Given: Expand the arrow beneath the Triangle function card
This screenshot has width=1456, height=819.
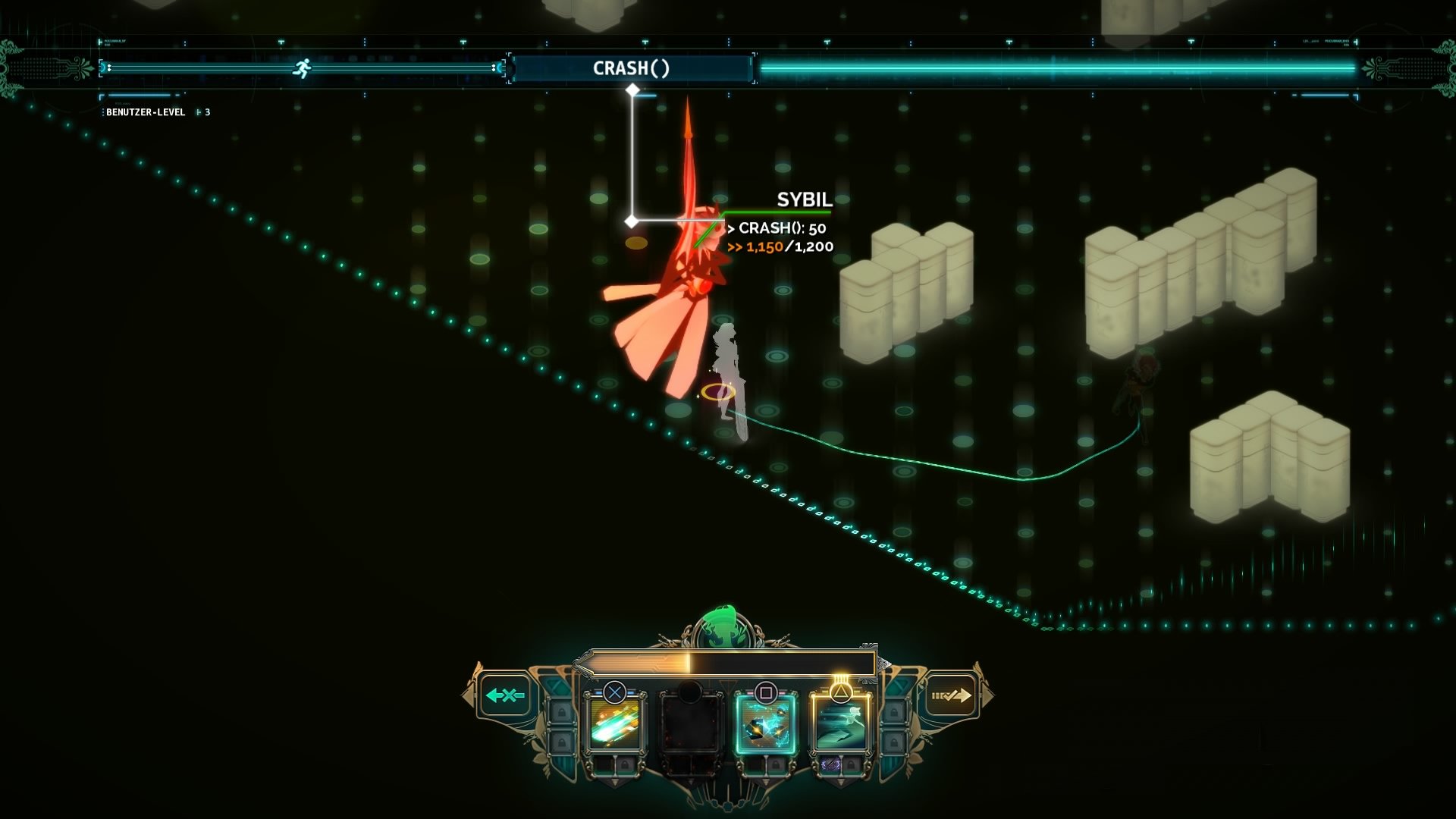Looking at the screenshot, I should click(840, 784).
